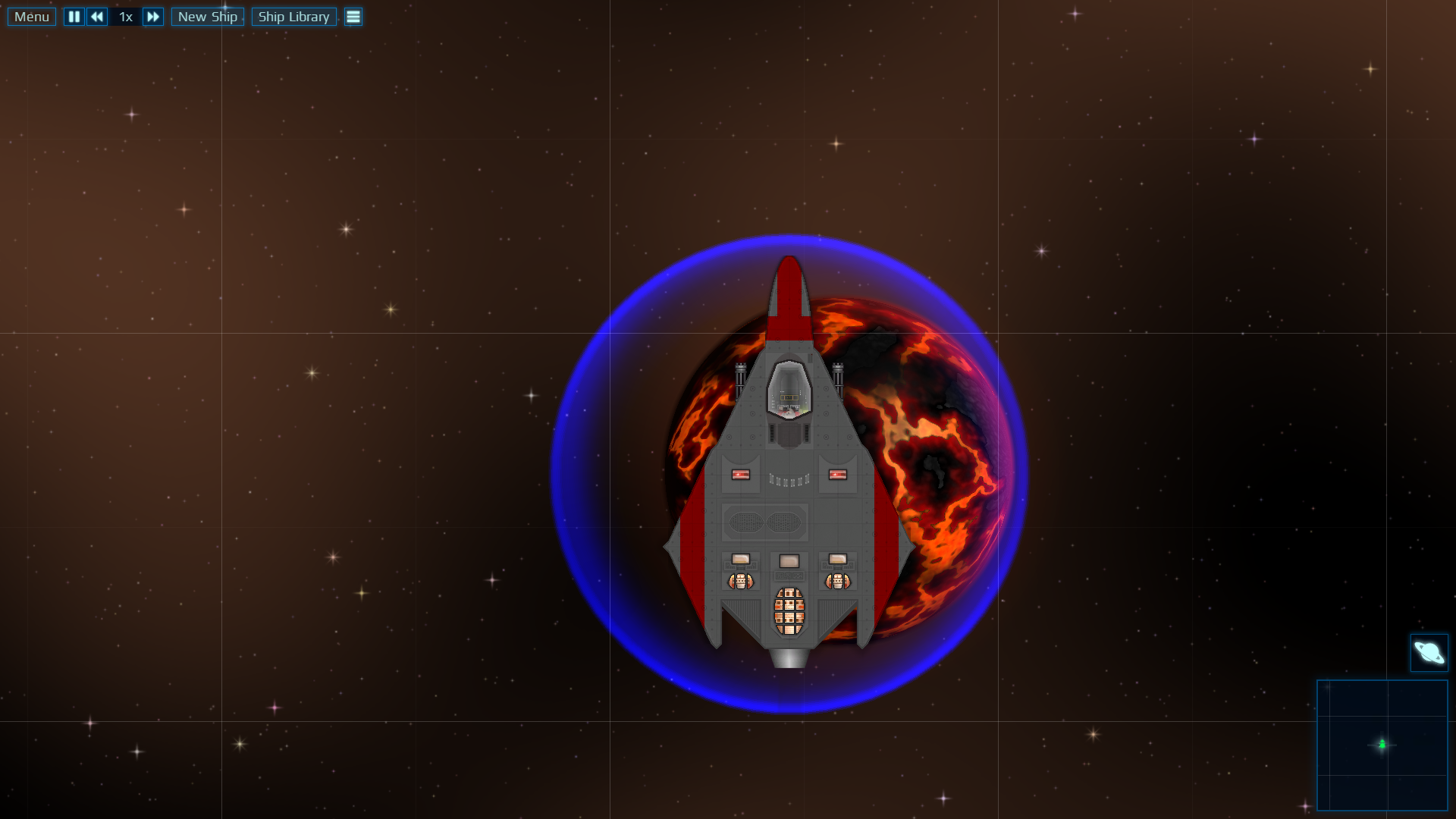Click the planet icon button
Screen dimensions: 1456x819
coord(1429,653)
